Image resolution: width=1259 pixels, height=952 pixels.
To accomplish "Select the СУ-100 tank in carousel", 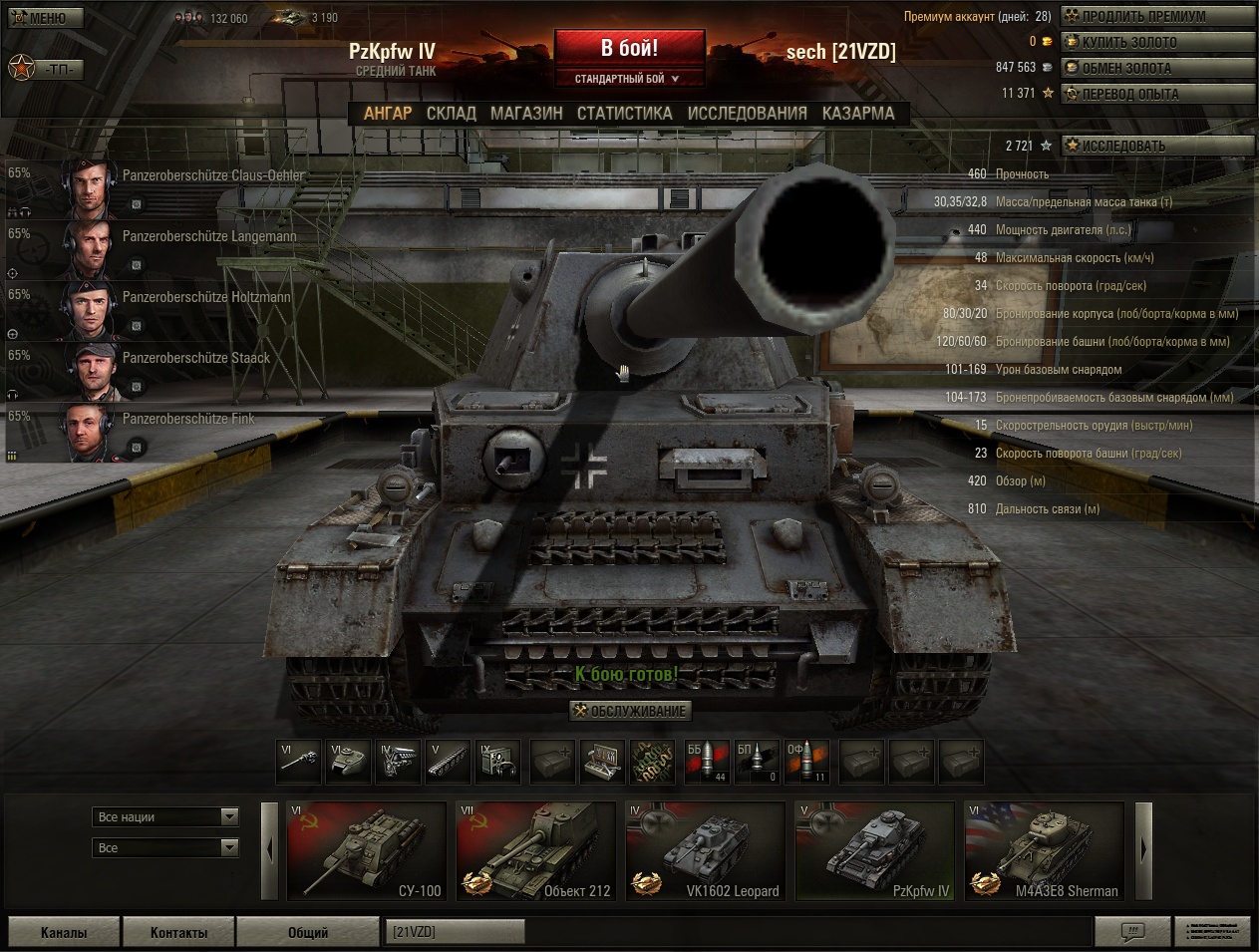I will pyautogui.click(x=366, y=851).
